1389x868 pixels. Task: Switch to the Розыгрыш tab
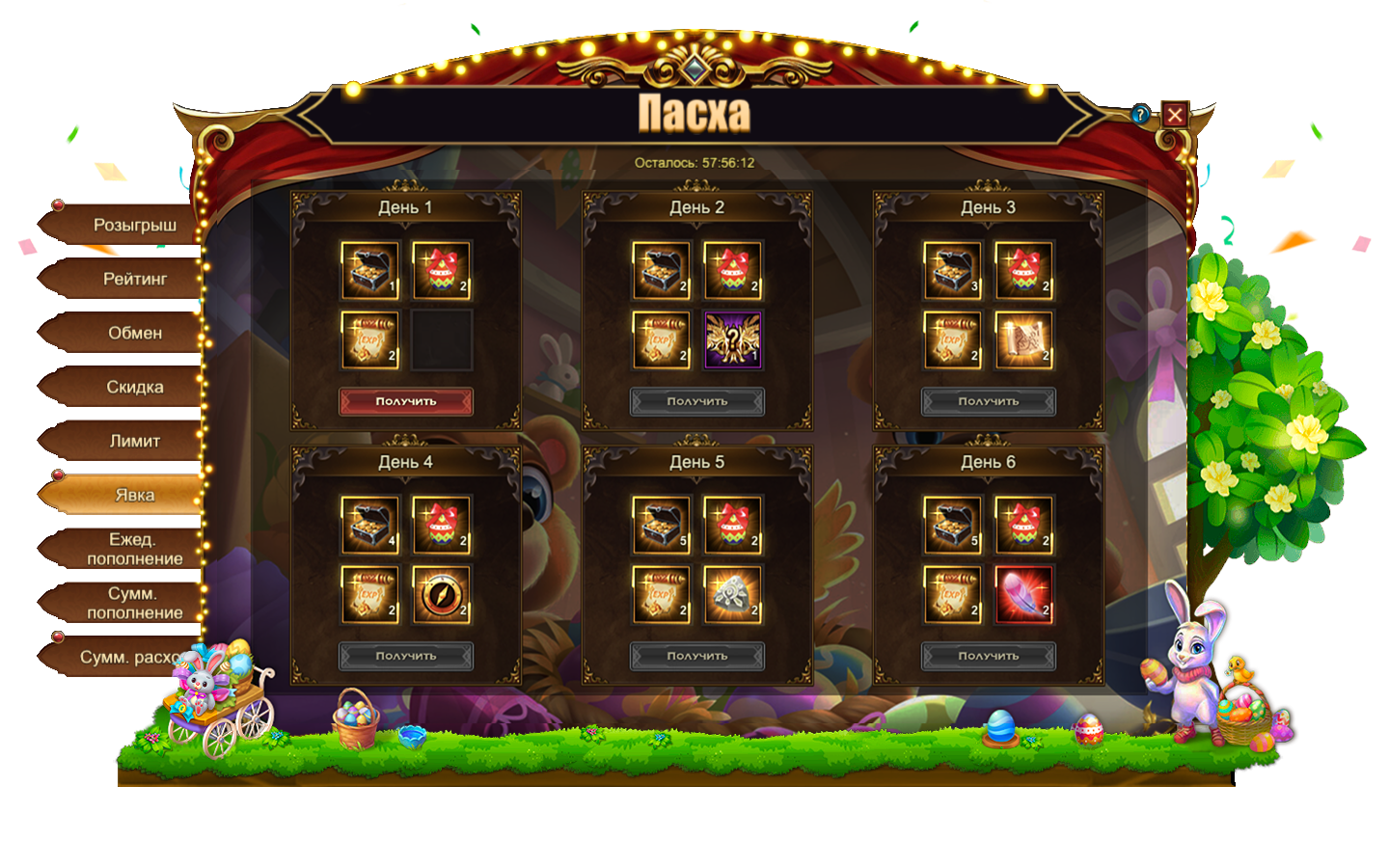[x=134, y=226]
